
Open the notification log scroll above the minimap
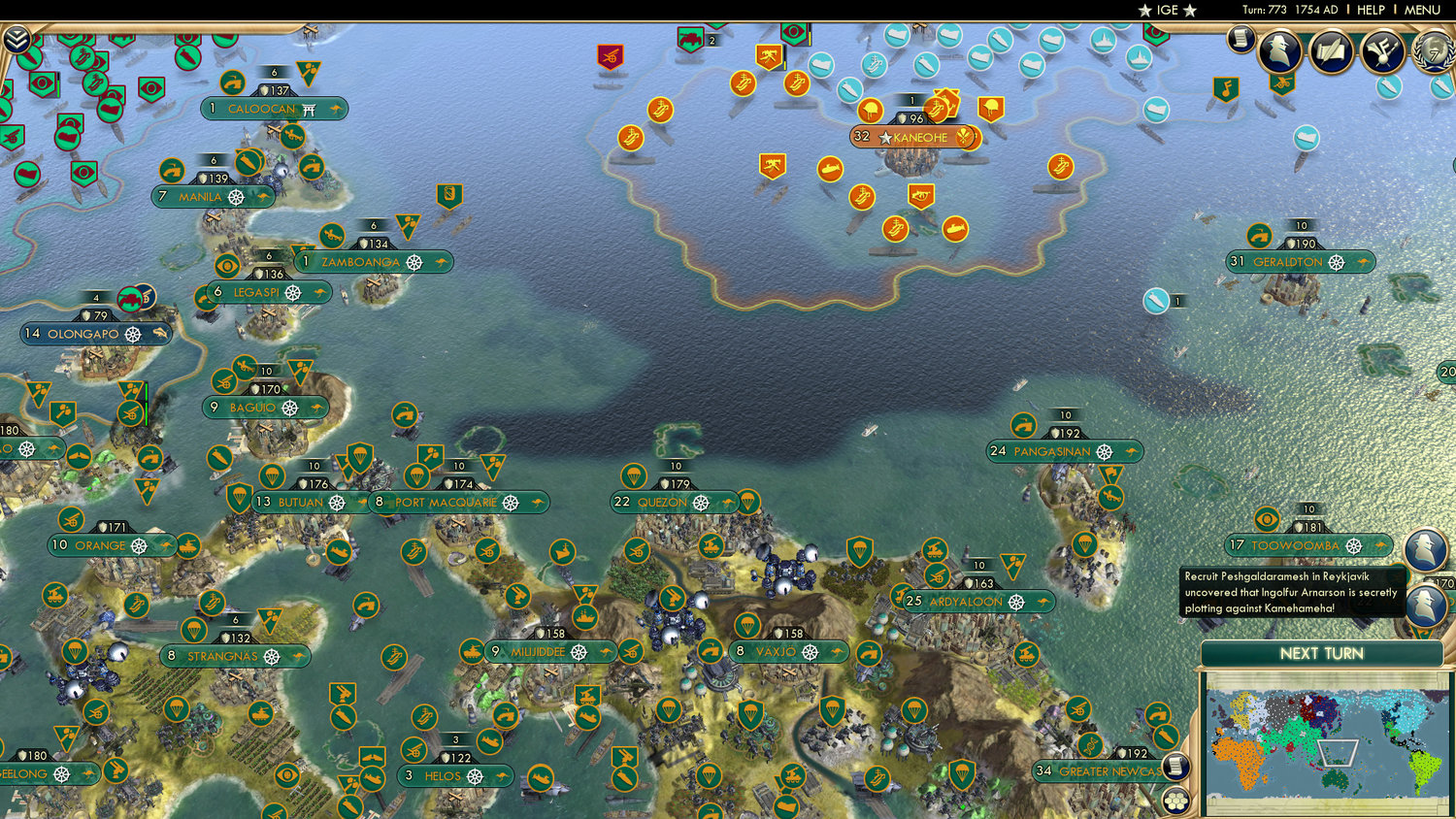1175,766
